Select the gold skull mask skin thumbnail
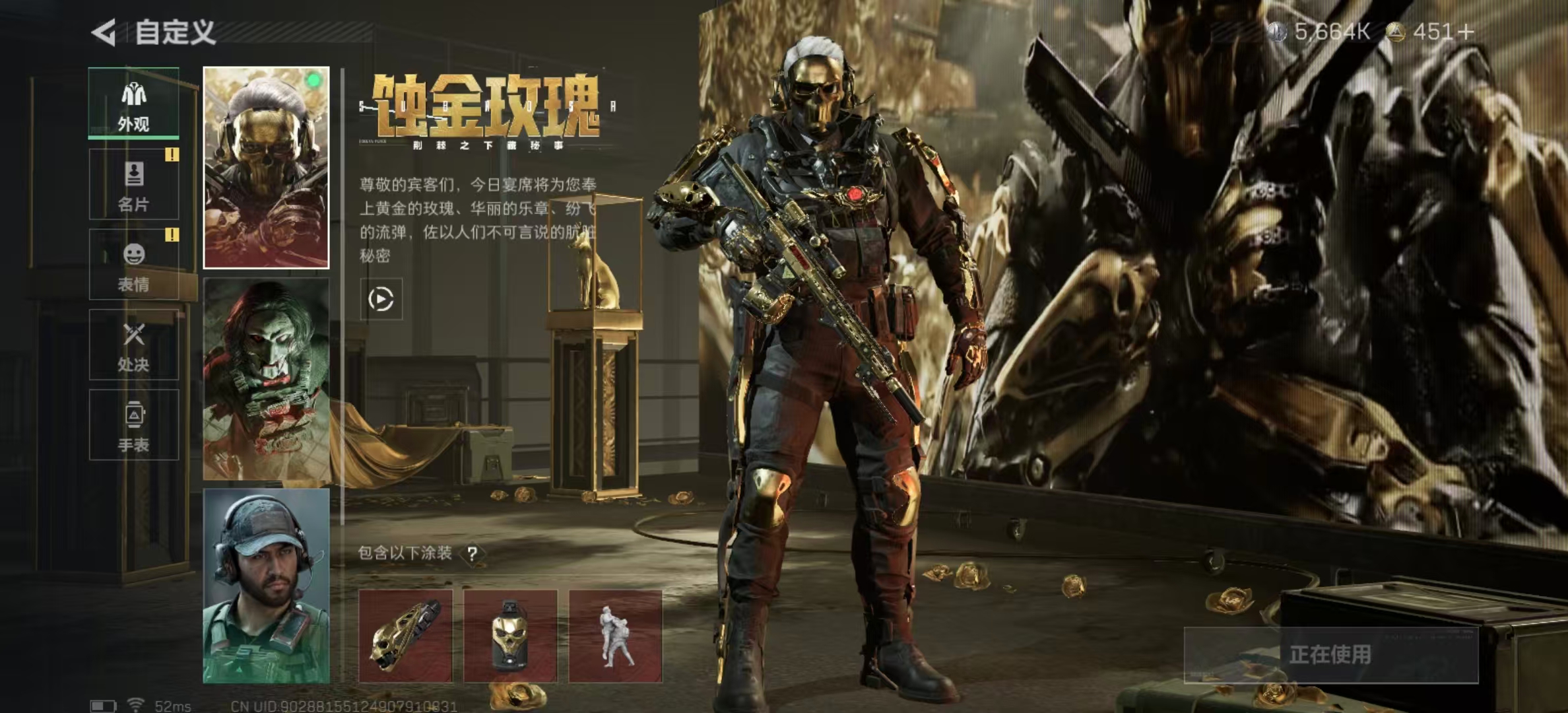 tap(266, 168)
